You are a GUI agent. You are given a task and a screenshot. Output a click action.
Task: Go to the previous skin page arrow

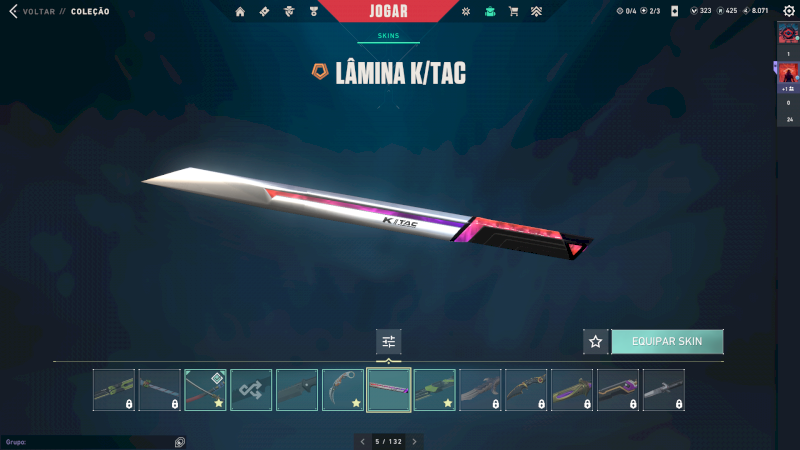363,441
